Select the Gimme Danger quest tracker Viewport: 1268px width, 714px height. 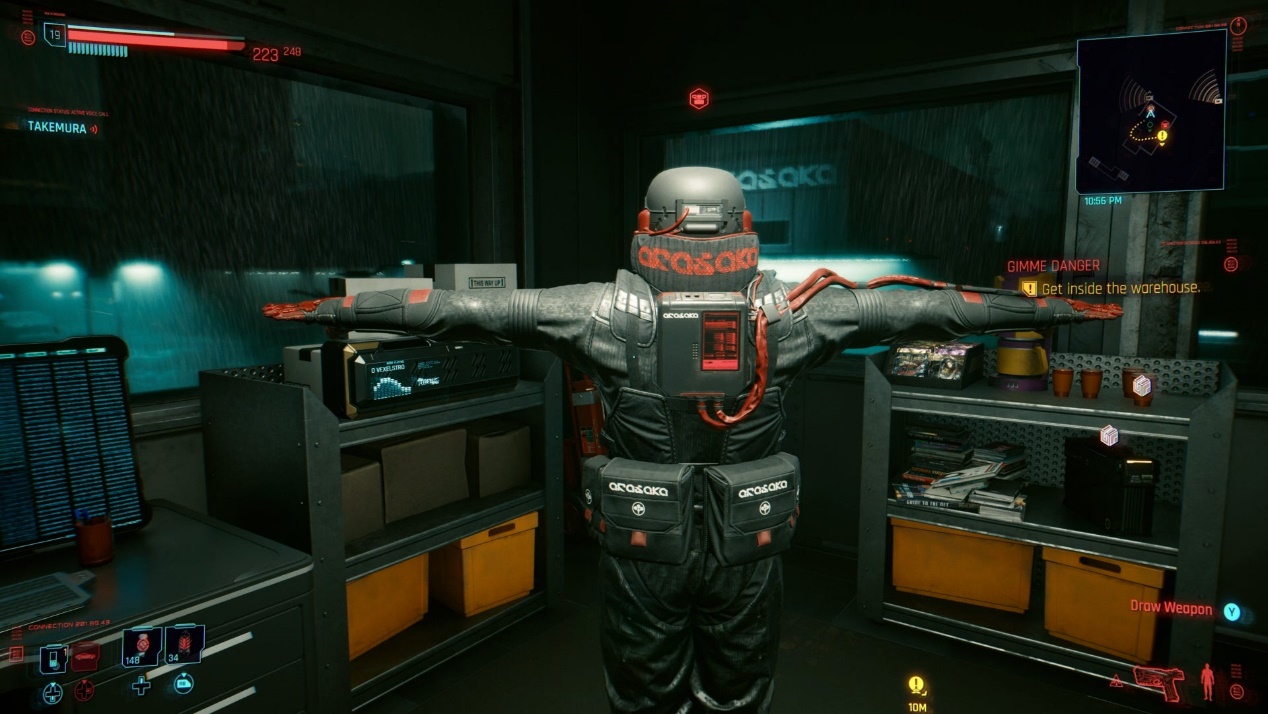[1054, 266]
